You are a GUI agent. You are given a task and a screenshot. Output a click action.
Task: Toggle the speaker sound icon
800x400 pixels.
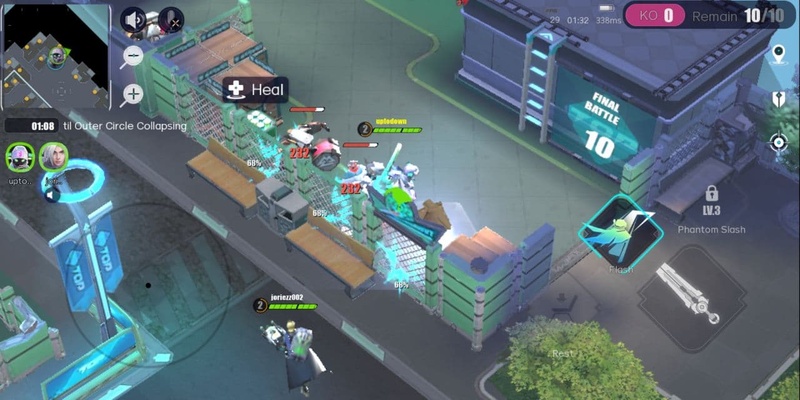[x=134, y=20]
